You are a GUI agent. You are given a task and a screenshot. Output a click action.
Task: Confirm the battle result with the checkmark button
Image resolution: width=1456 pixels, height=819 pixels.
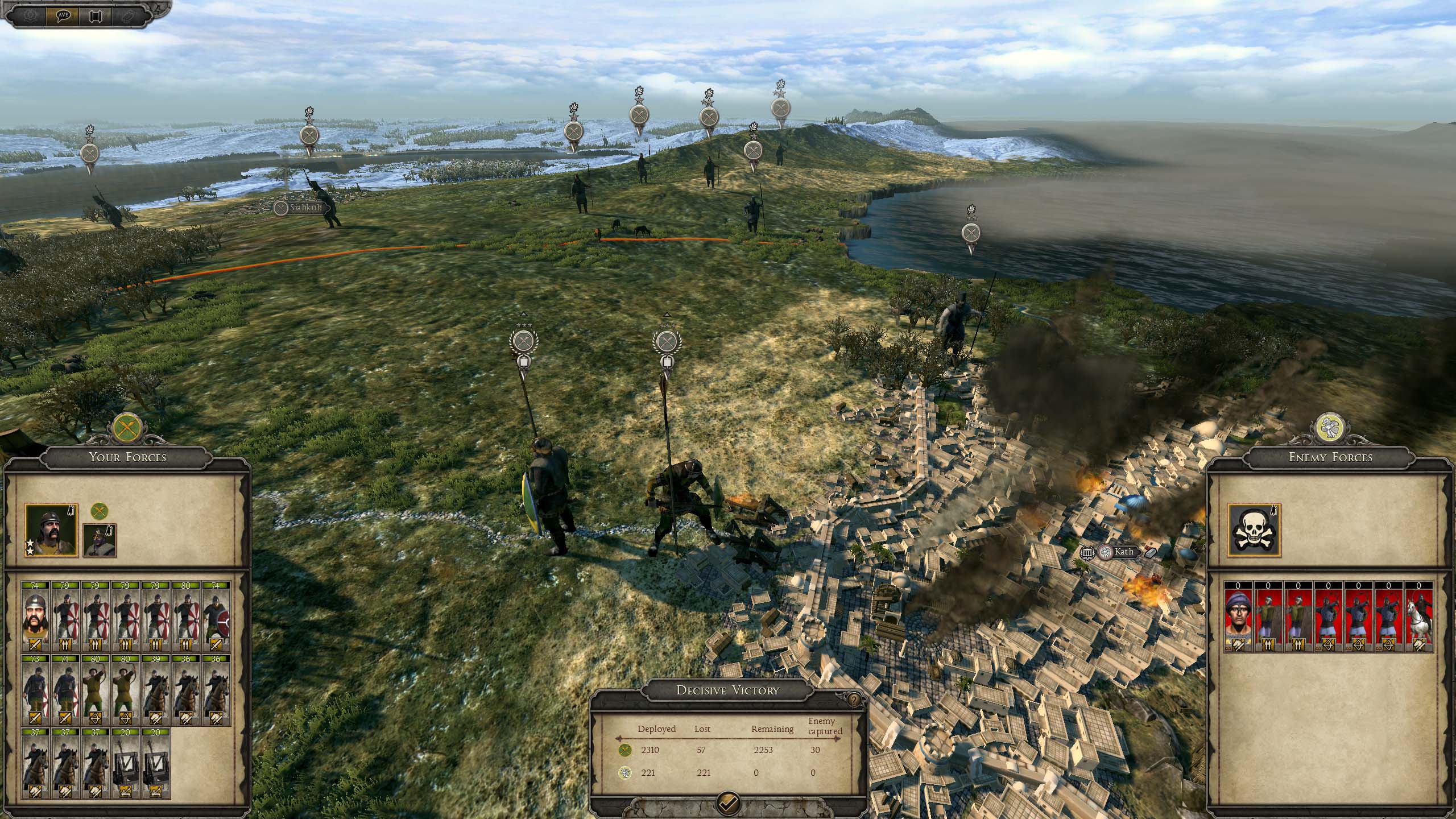point(729,803)
